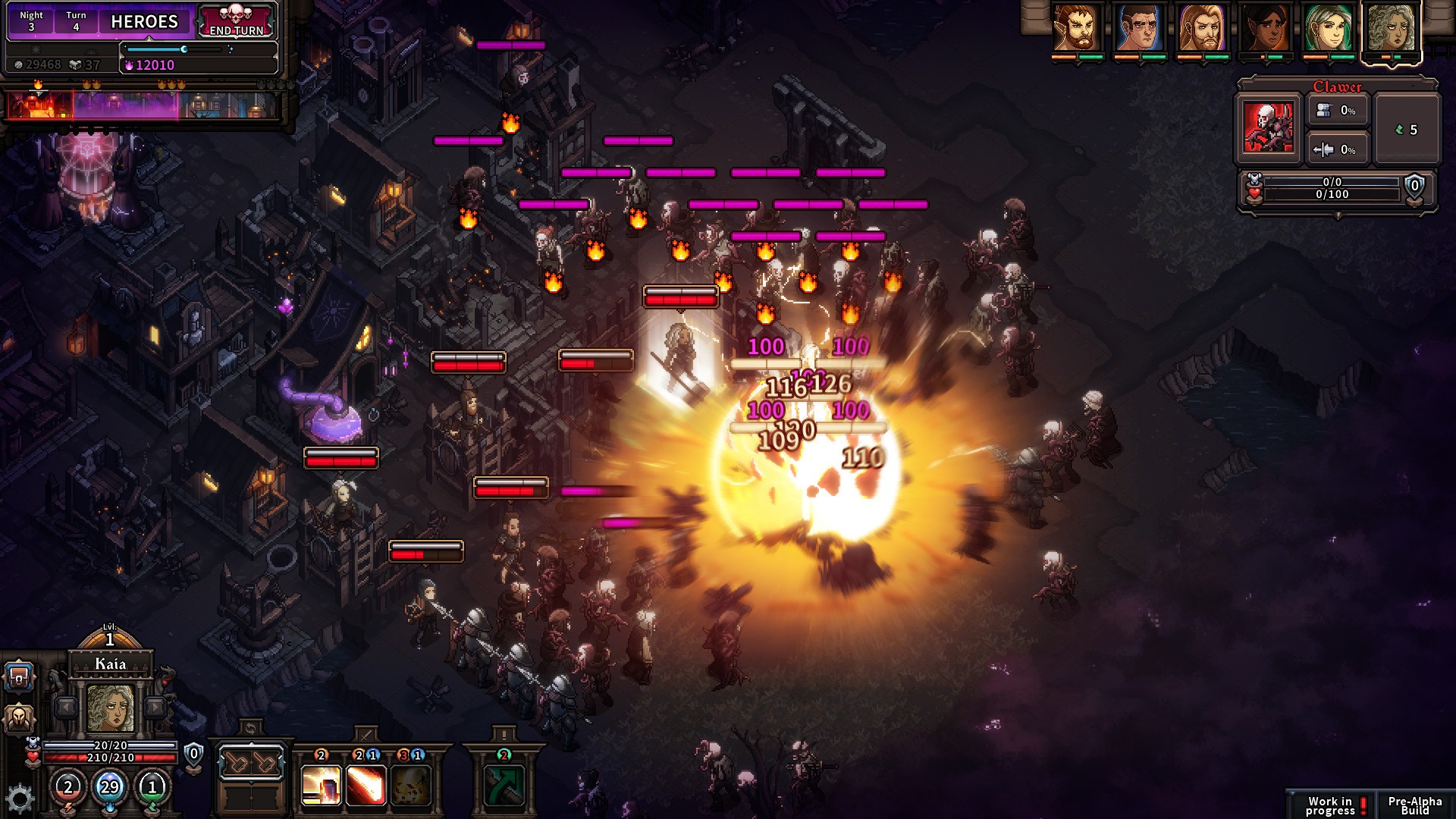The height and width of the screenshot is (819, 1456).
Task: Select the long-haired mustached hero portrait
Action: pos(1203,28)
